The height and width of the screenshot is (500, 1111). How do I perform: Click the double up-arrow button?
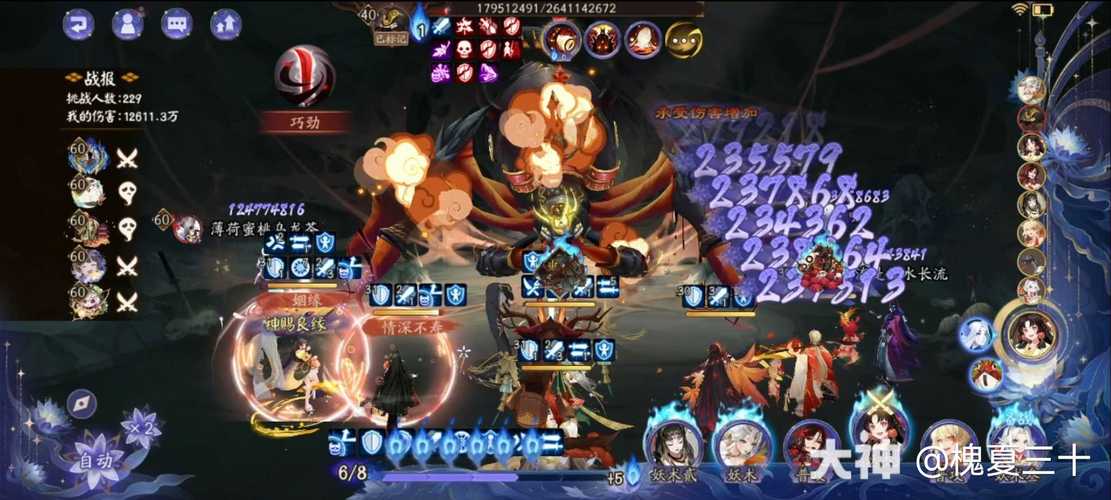pyautogui.click(x=227, y=24)
